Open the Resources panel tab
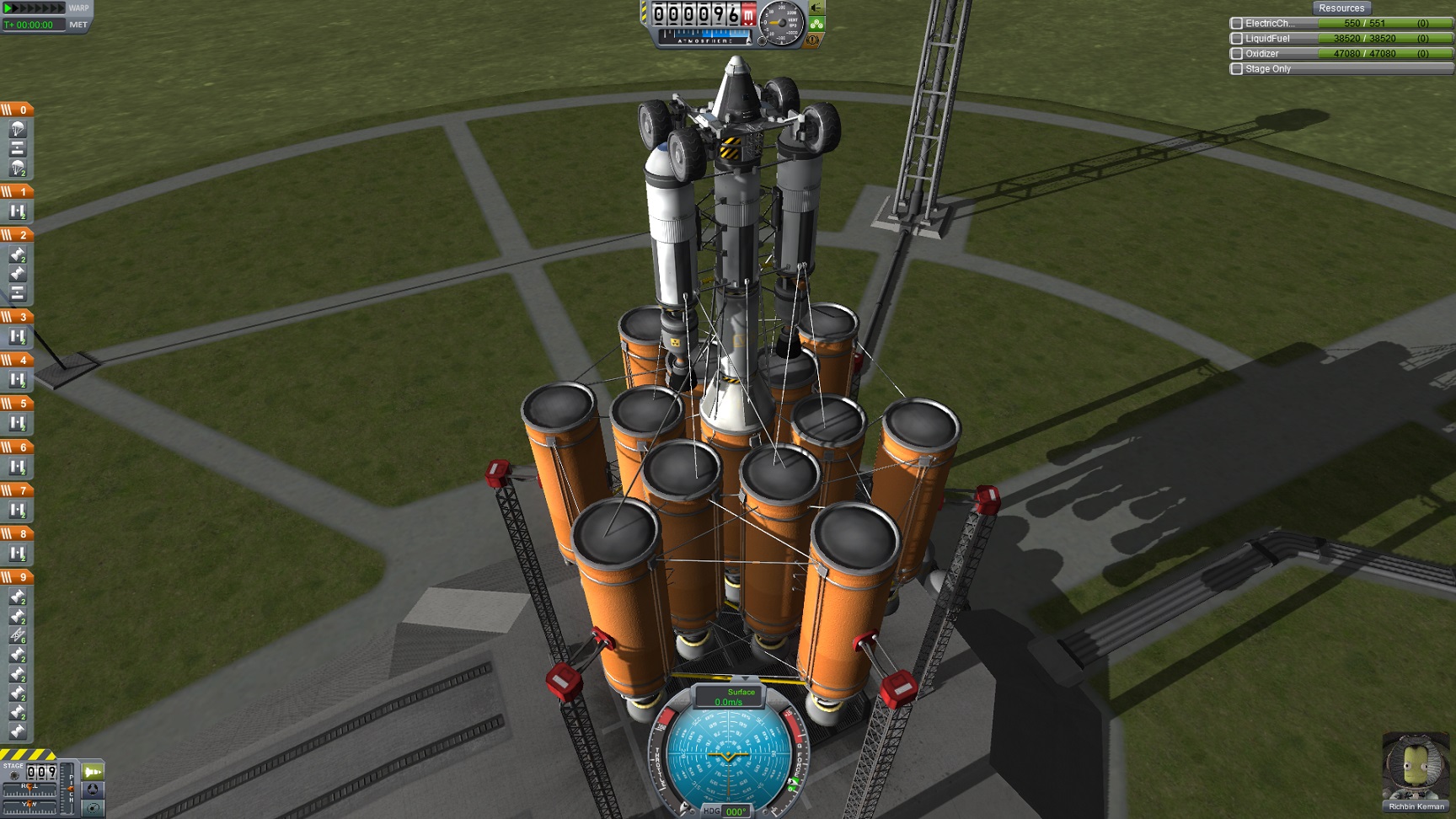 pyautogui.click(x=1341, y=8)
